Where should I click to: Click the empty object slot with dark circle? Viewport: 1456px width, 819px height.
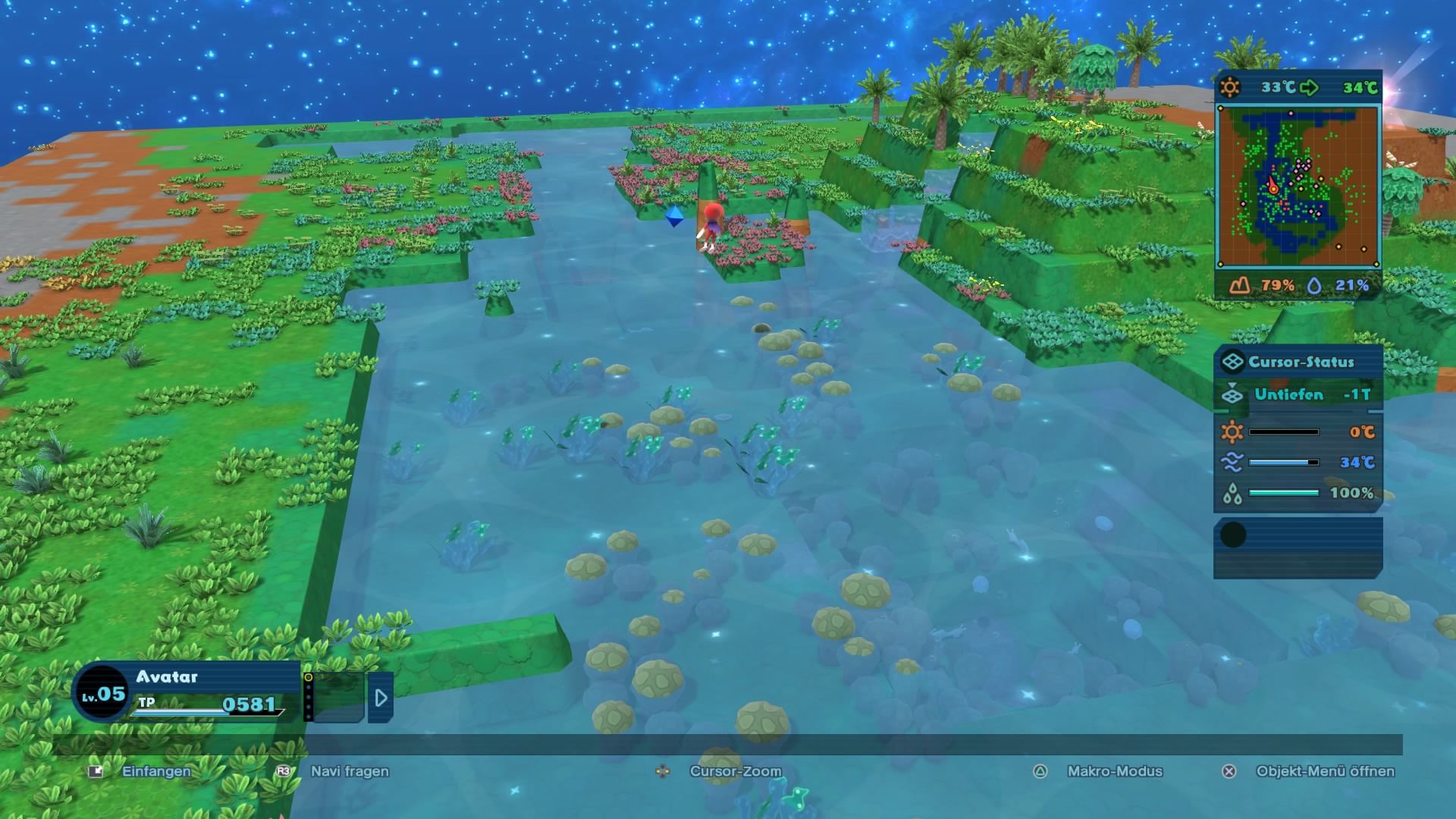pos(1298,546)
